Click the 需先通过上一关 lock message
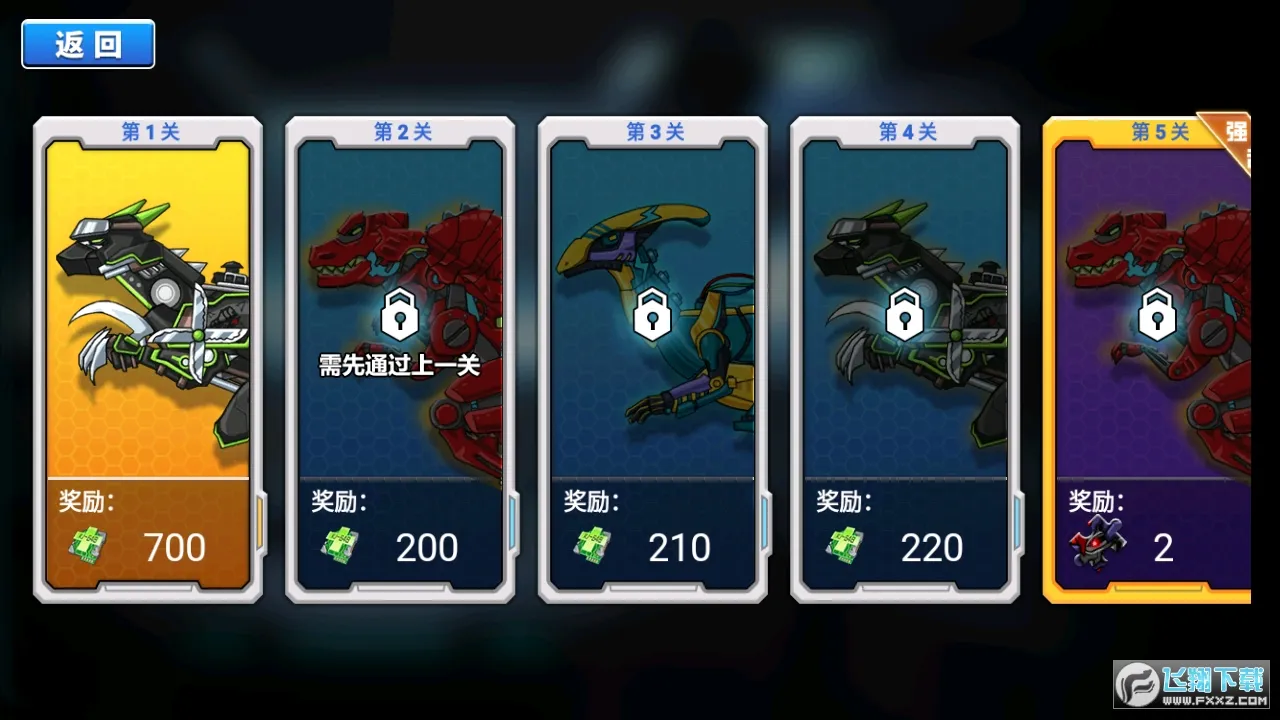This screenshot has width=1280, height=720. (x=400, y=366)
